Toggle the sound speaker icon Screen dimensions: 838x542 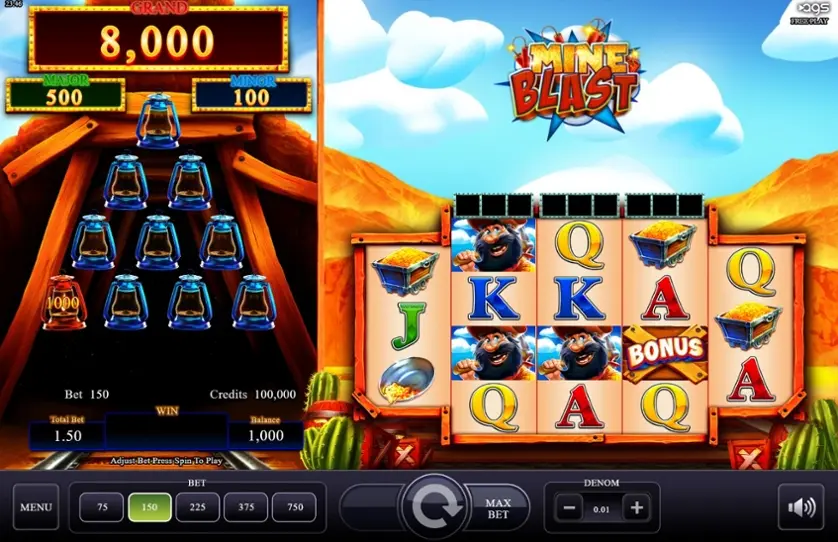[x=801, y=508]
